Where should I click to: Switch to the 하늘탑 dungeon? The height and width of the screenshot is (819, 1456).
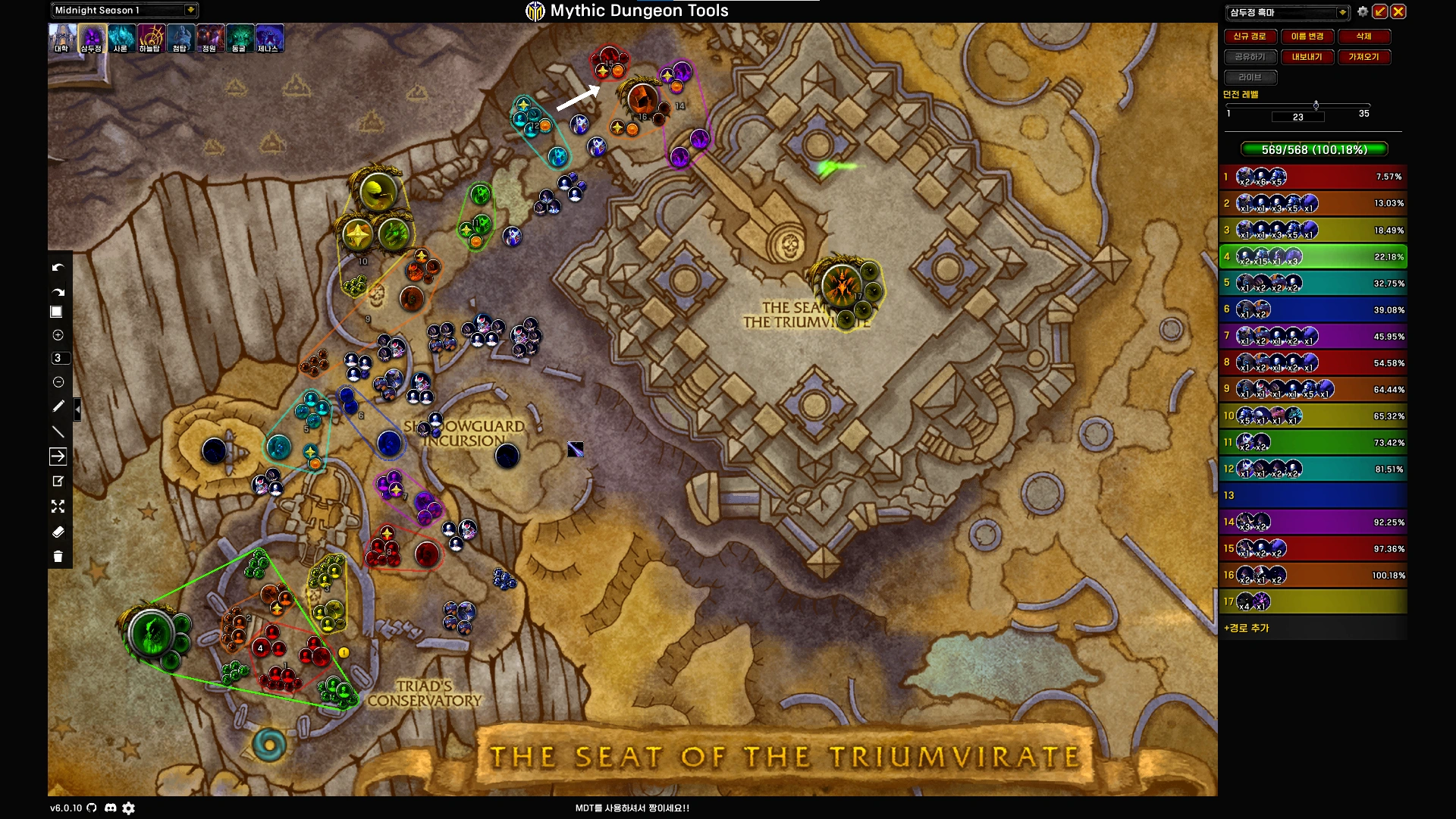tap(150, 38)
